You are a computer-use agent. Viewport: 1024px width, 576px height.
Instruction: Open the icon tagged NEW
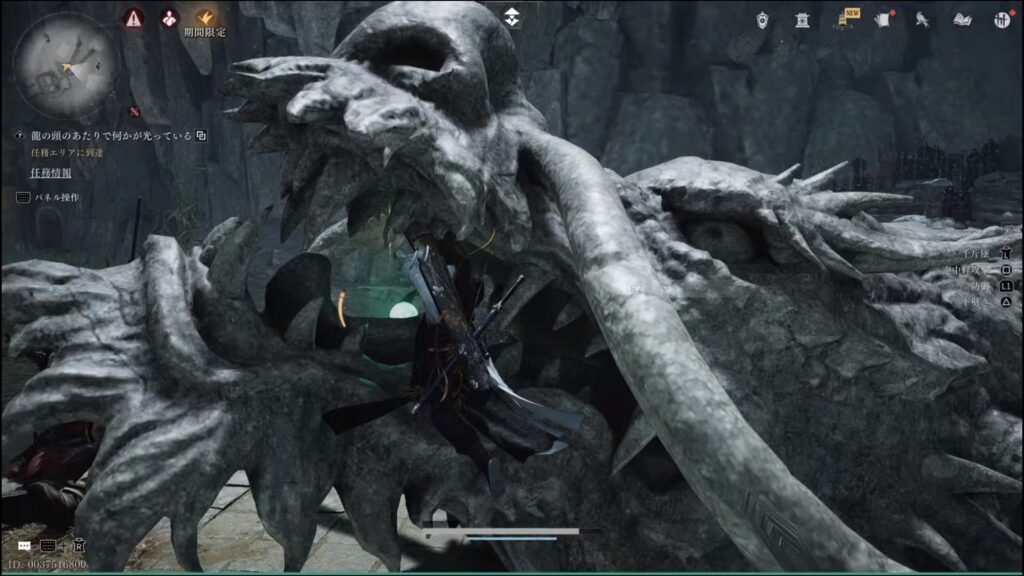pos(845,19)
